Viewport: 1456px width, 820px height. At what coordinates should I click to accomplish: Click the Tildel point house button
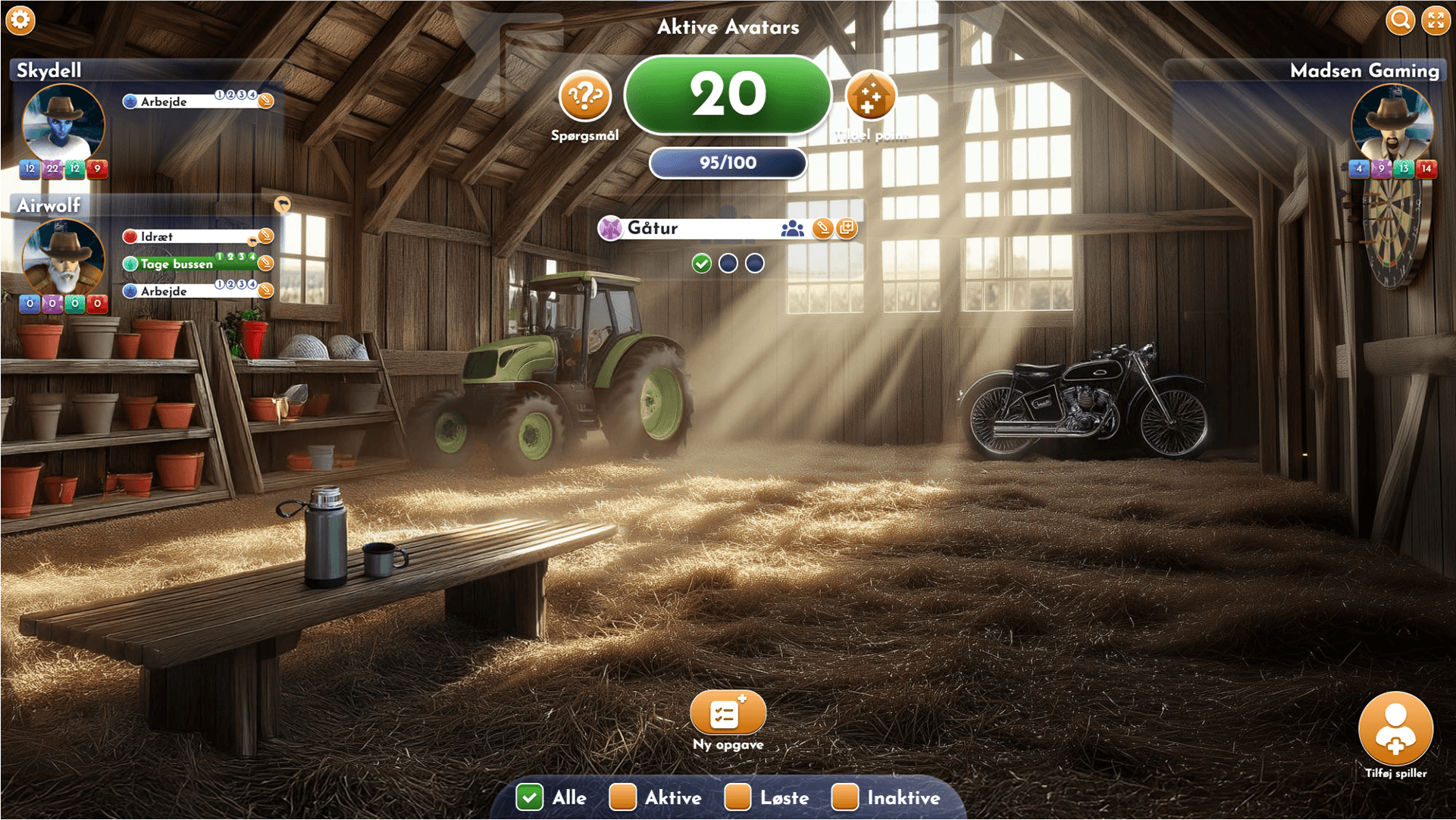click(x=870, y=97)
